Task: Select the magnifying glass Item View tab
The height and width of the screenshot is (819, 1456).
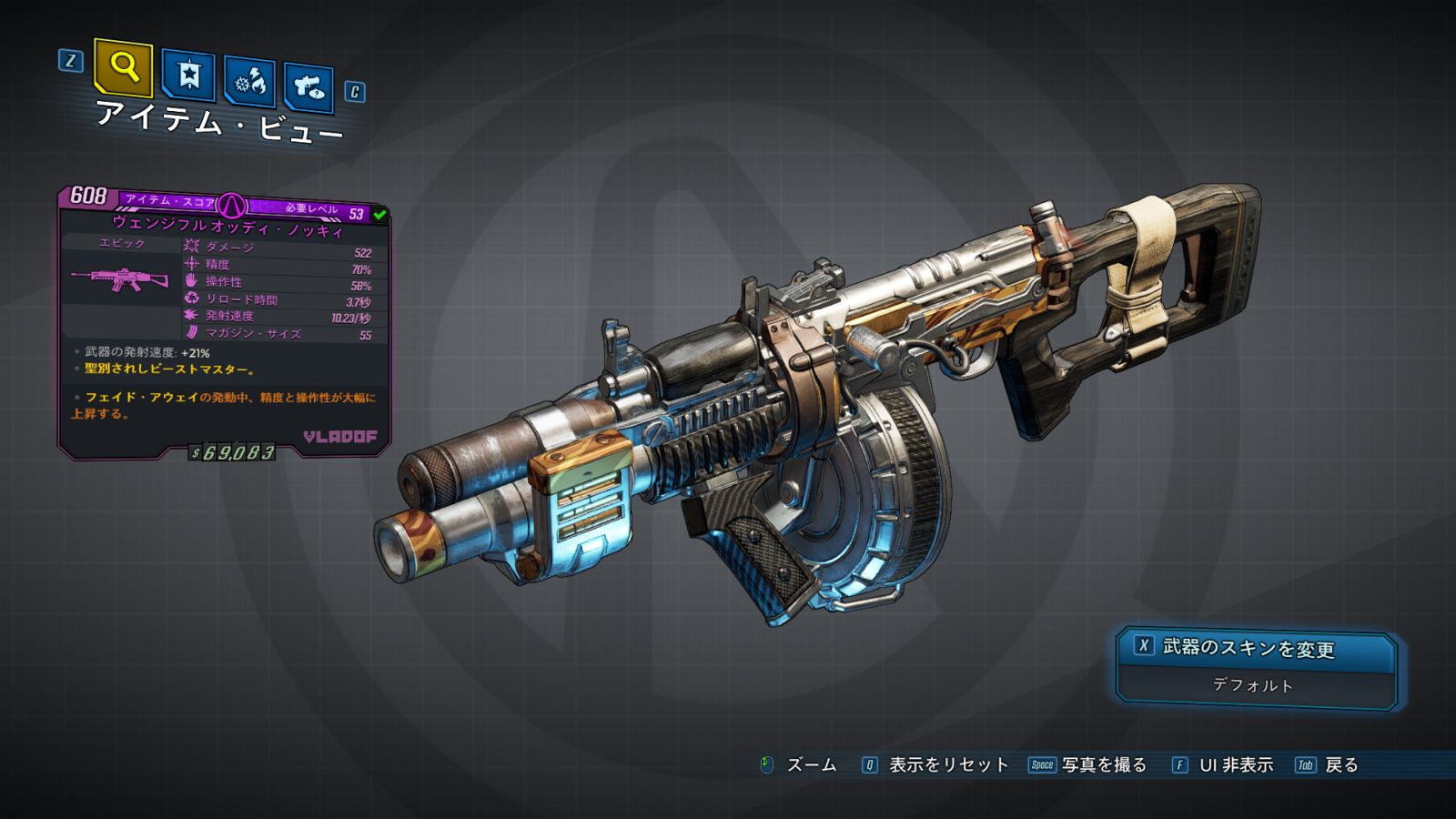Action: pyautogui.click(x=123, y=67)
